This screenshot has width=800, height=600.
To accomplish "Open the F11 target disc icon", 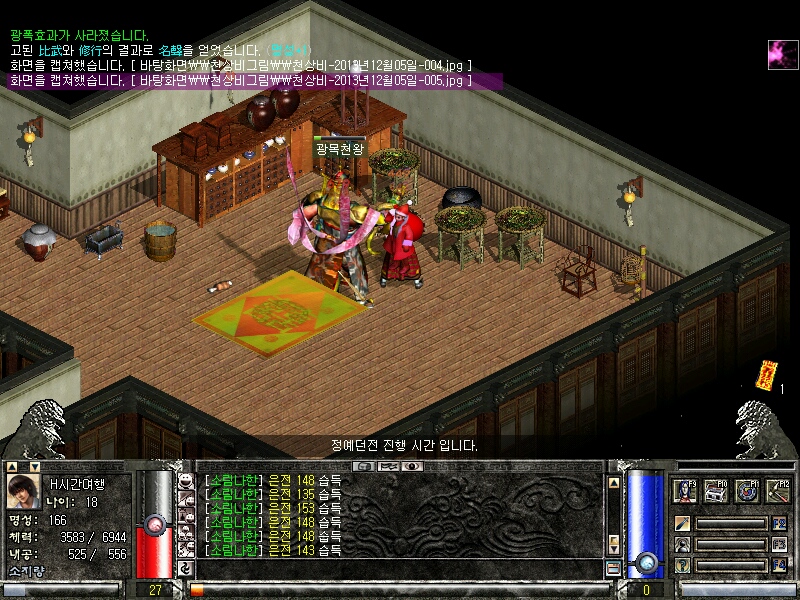I will click(747, 490).
